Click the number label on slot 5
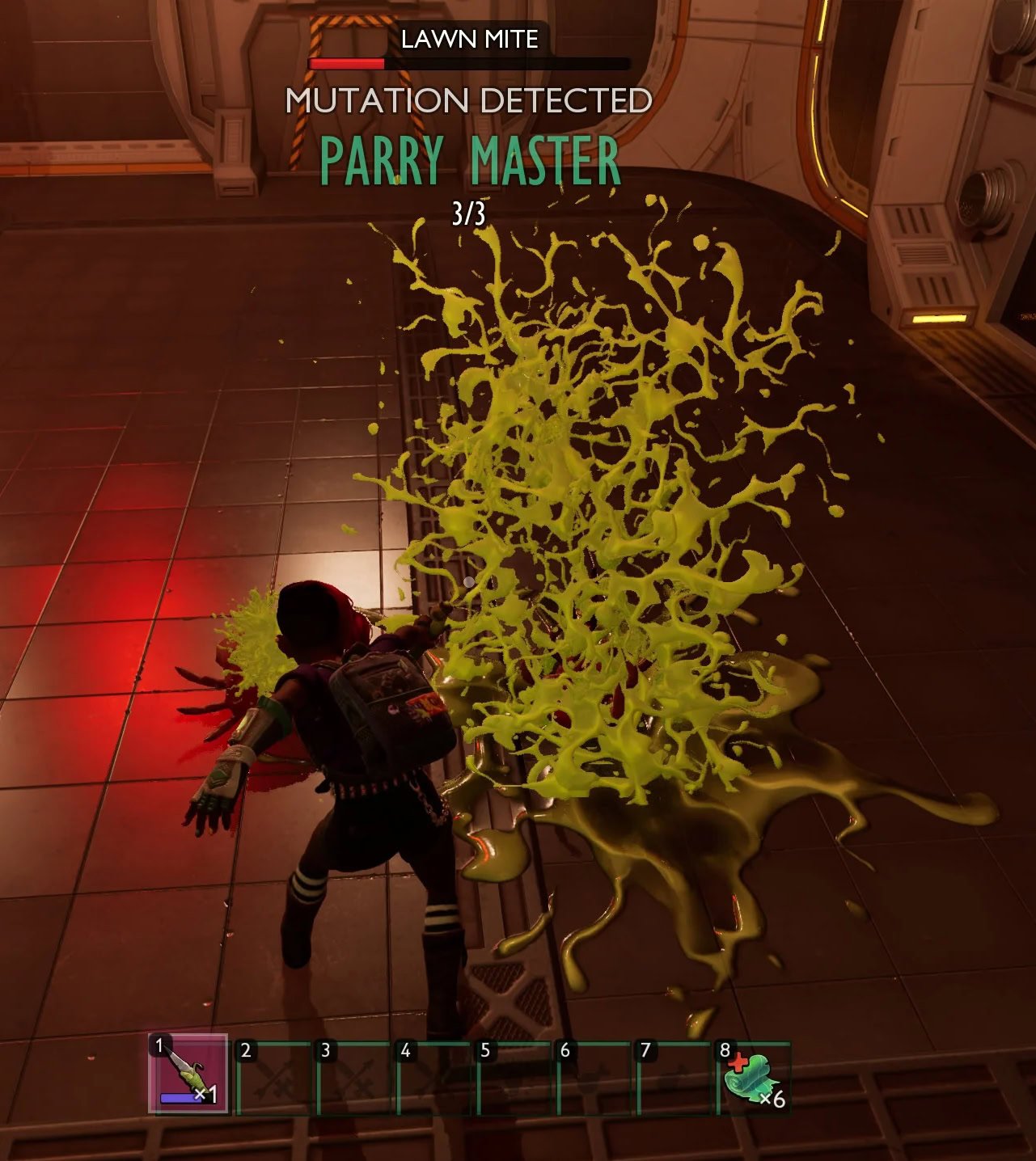1036x1161 pixels. [486, 1051]
